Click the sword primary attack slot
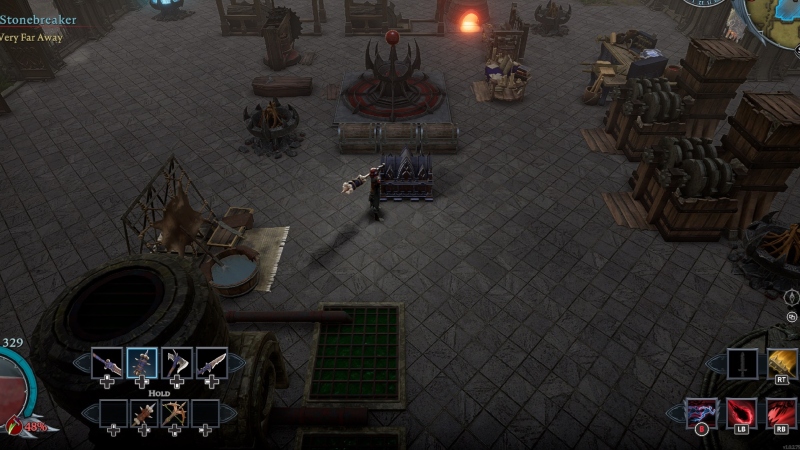800x450 pixels. click(x=743, y=364)
